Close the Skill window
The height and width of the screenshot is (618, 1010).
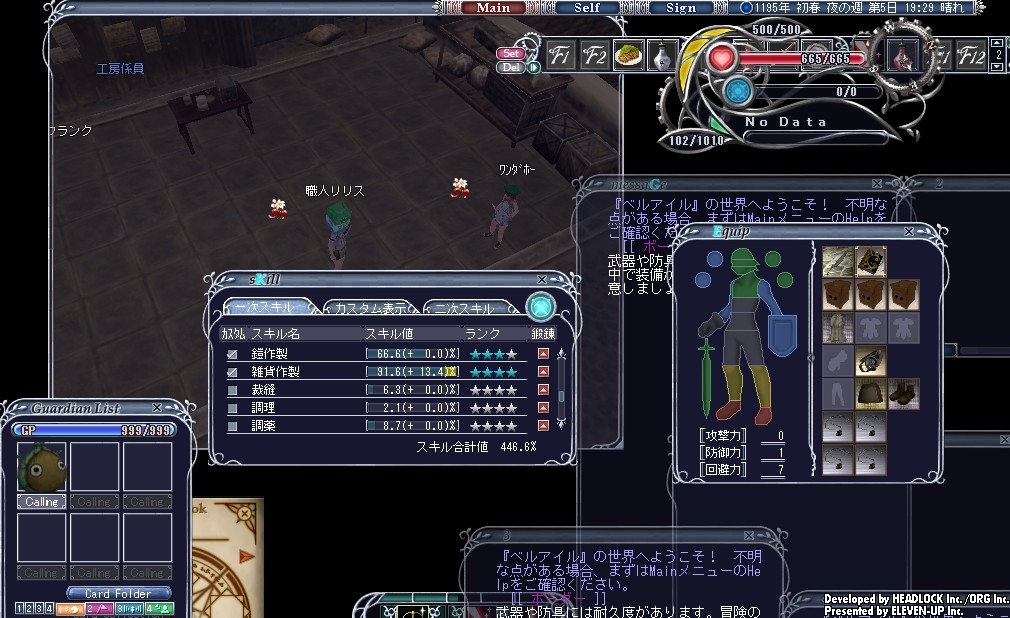pyautogui.click(x=542, y=280)
